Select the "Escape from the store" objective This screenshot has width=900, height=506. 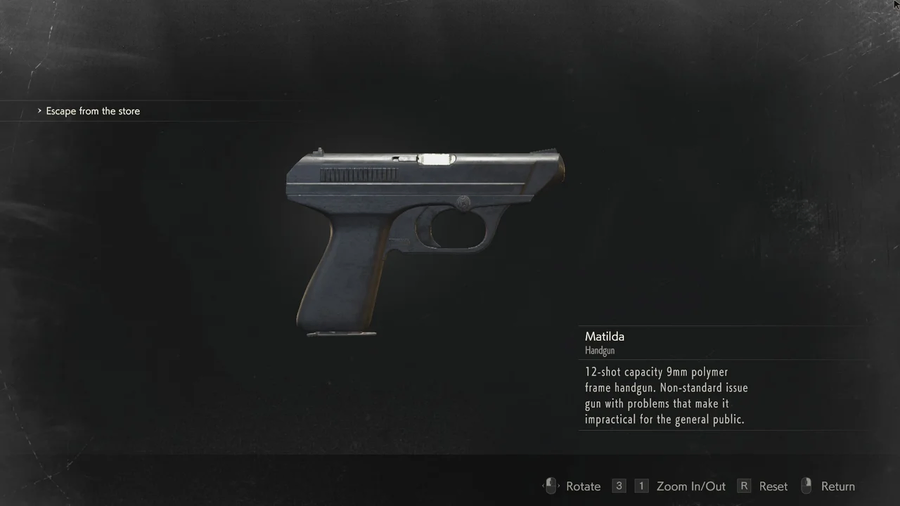click(x=93, y=111)
